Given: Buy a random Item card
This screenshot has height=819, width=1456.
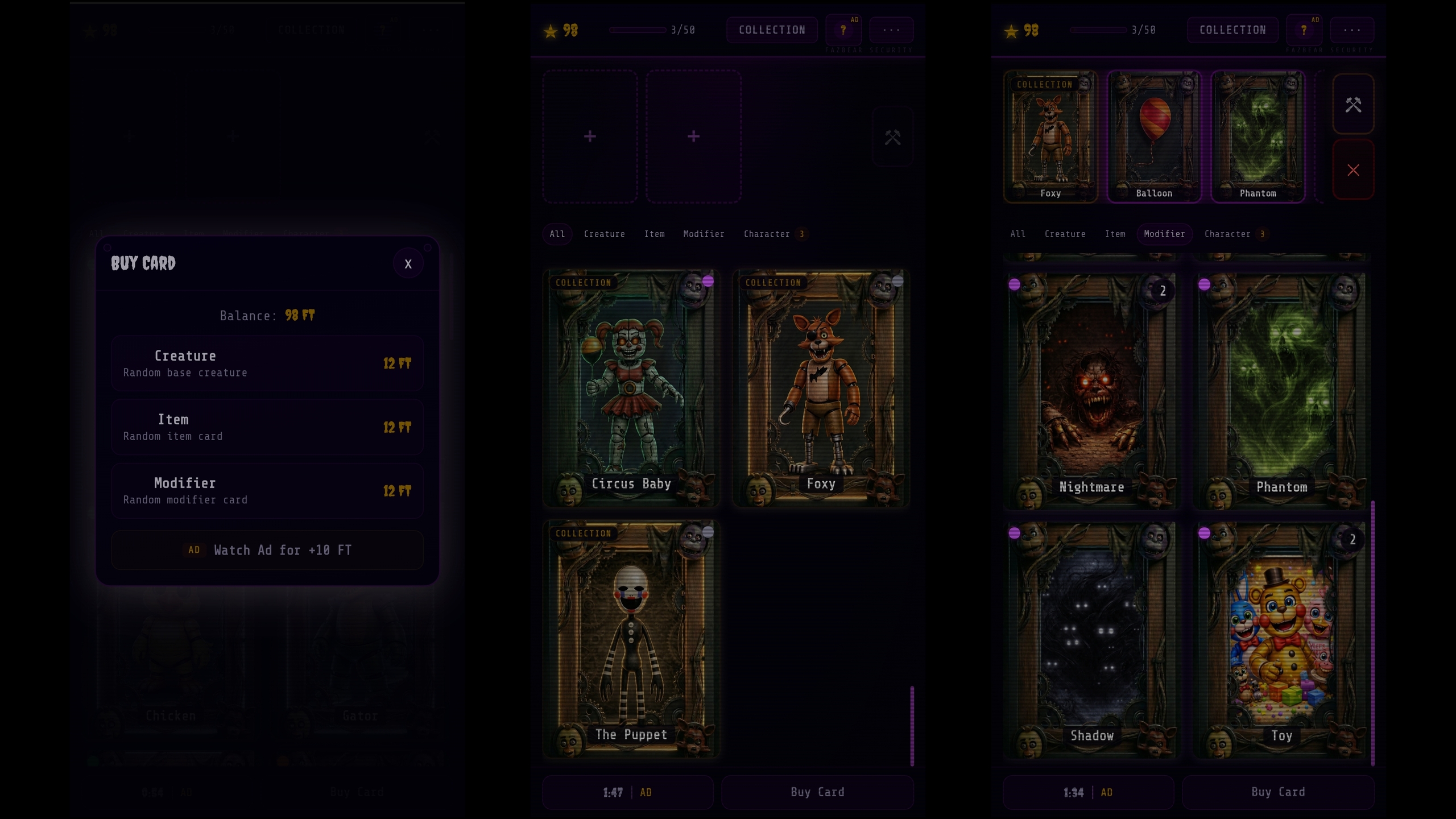Looking at the screenshot, I should (x=267, y=427).
